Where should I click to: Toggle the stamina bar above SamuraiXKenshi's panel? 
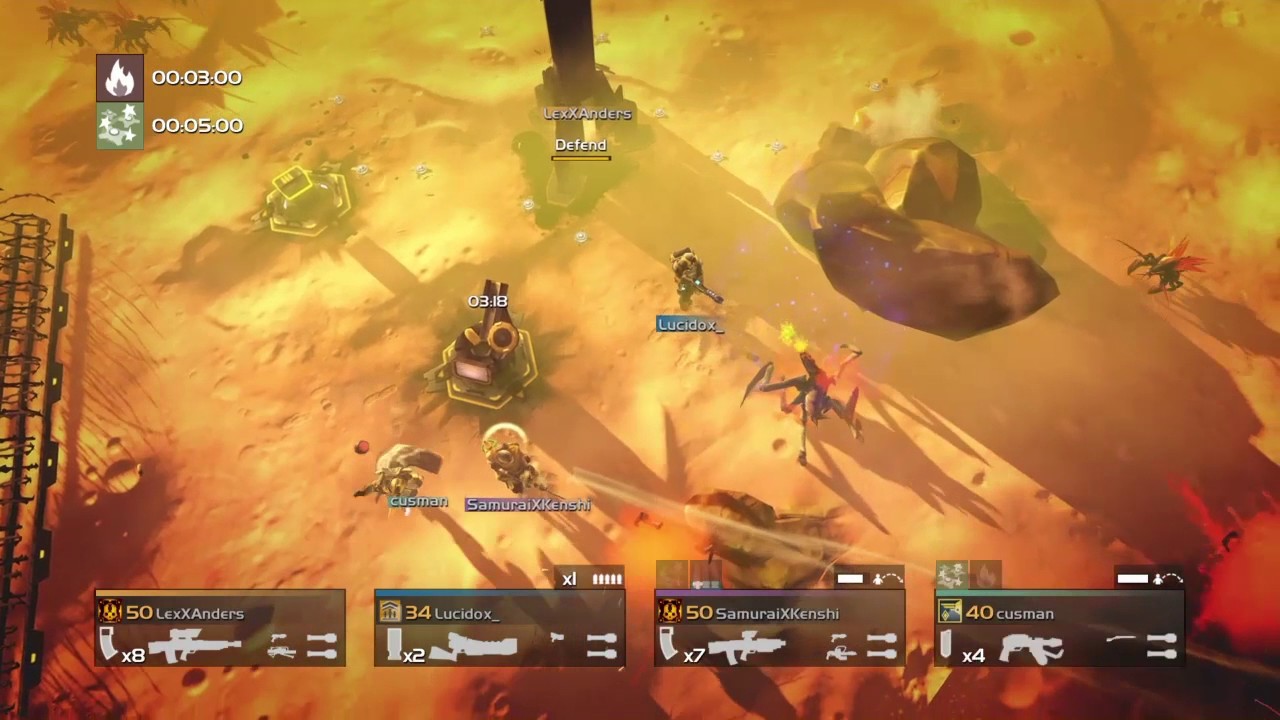point(849,577)
